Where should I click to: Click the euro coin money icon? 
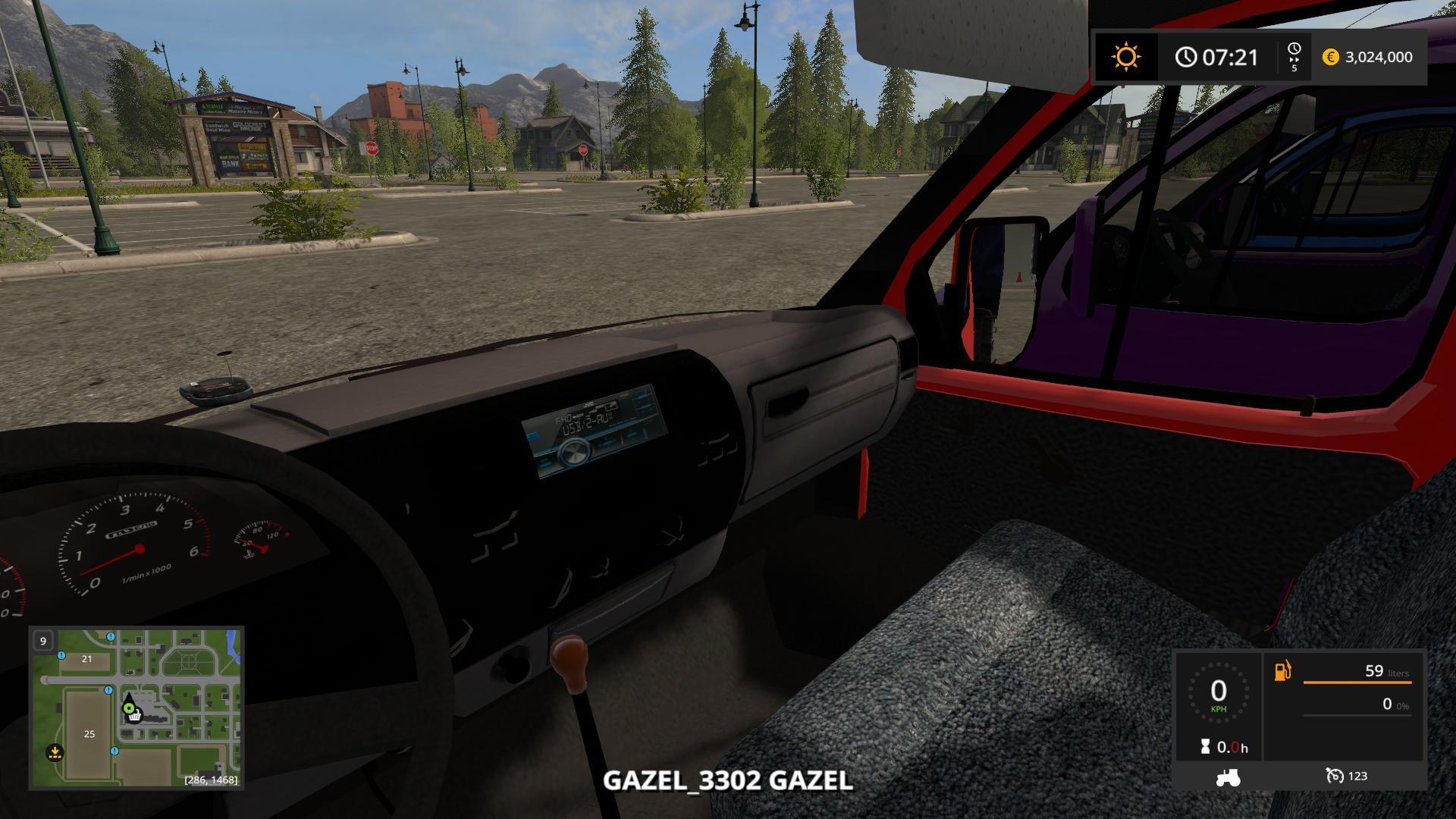[x=1330, y=57]
